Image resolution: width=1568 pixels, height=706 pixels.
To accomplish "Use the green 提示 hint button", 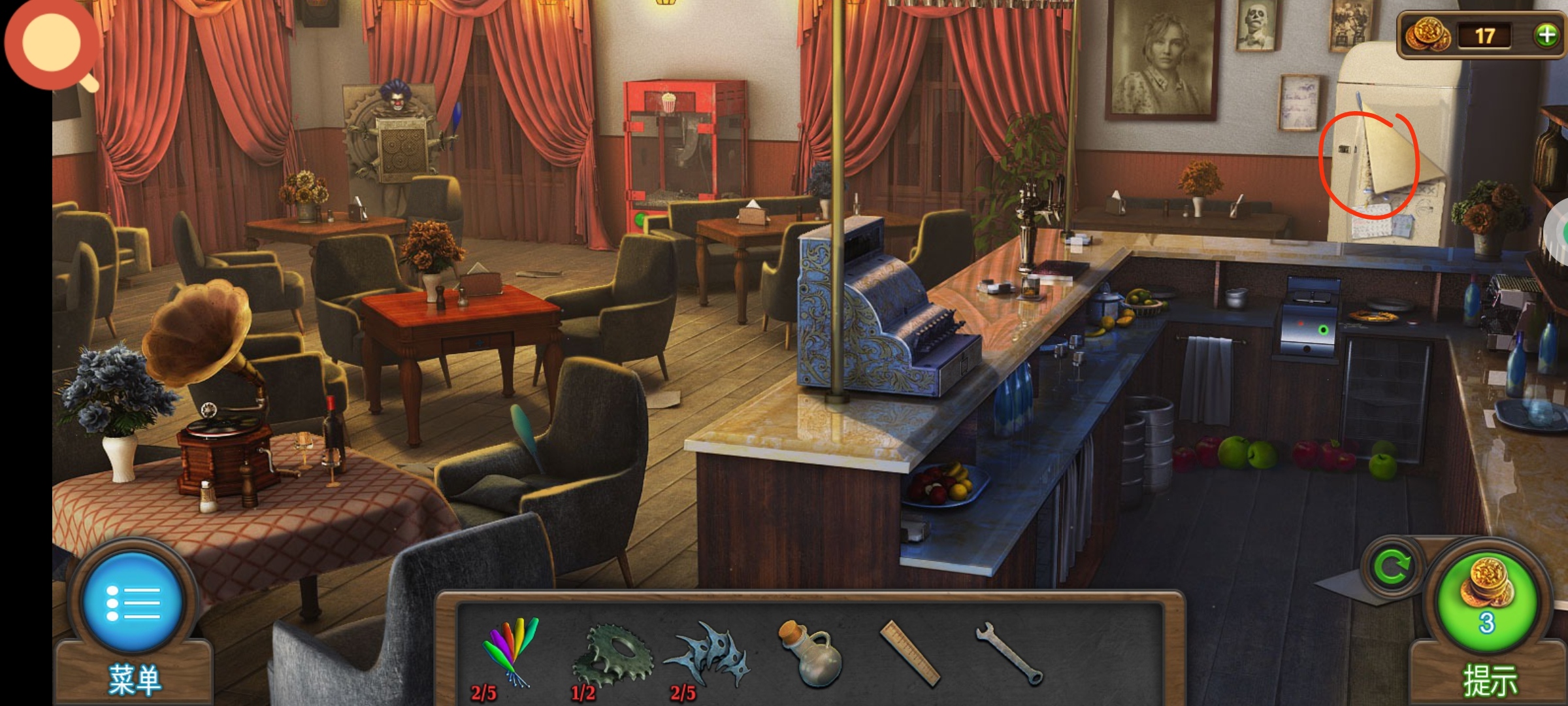I will tap(1486, 602).
